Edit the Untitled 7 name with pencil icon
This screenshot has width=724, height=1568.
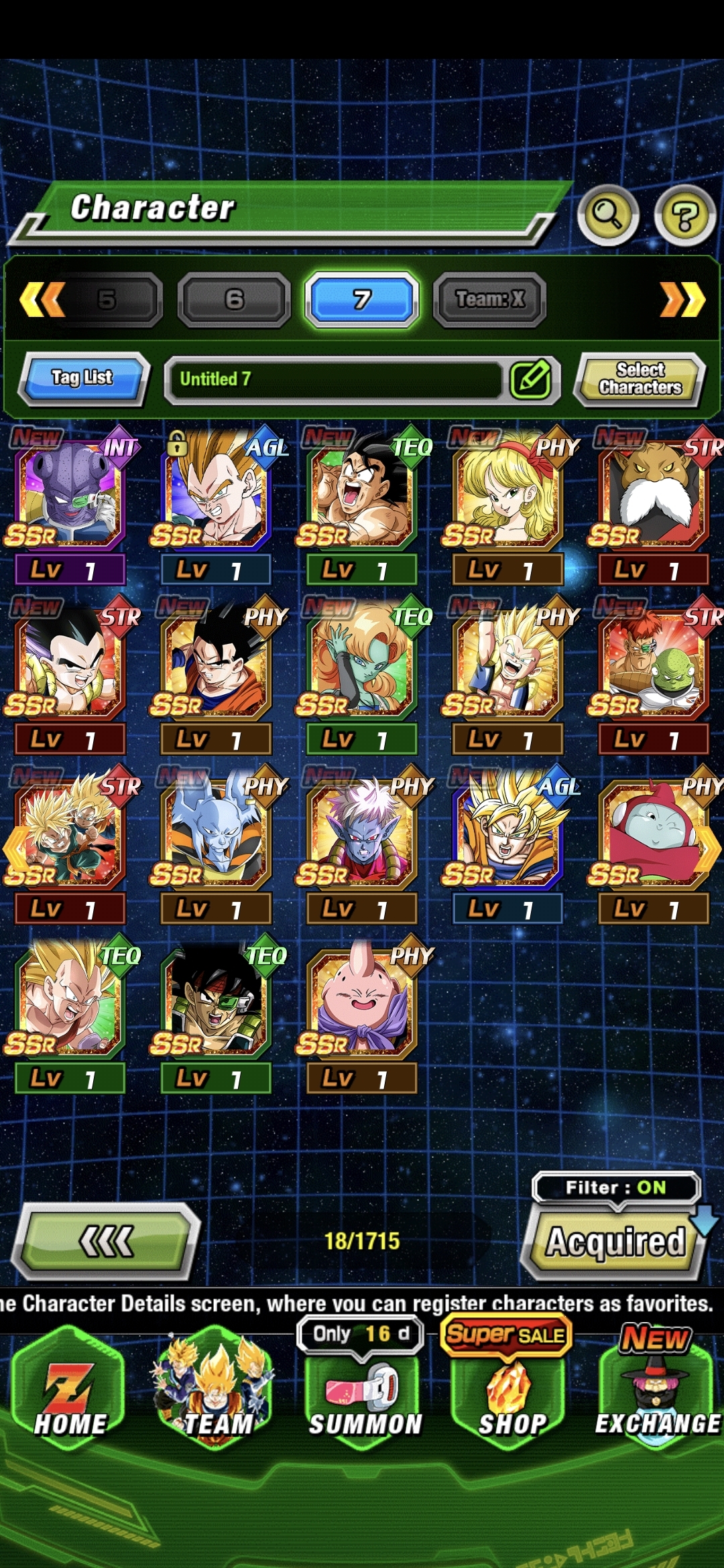(531, 379)
